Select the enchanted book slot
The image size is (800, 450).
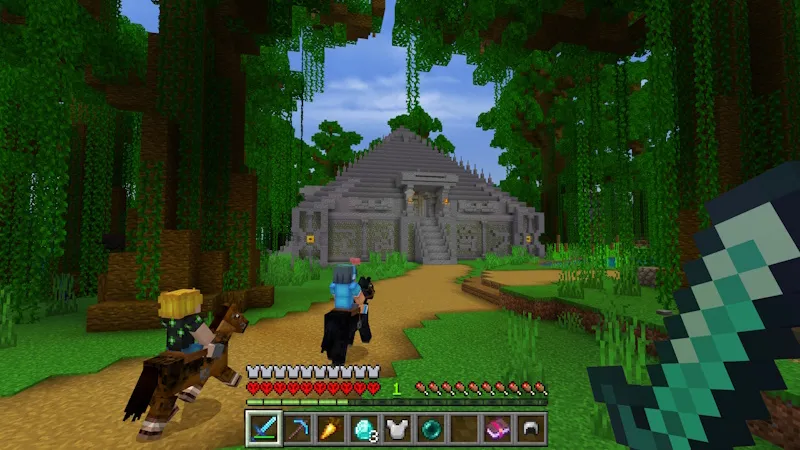pos(497,428)
